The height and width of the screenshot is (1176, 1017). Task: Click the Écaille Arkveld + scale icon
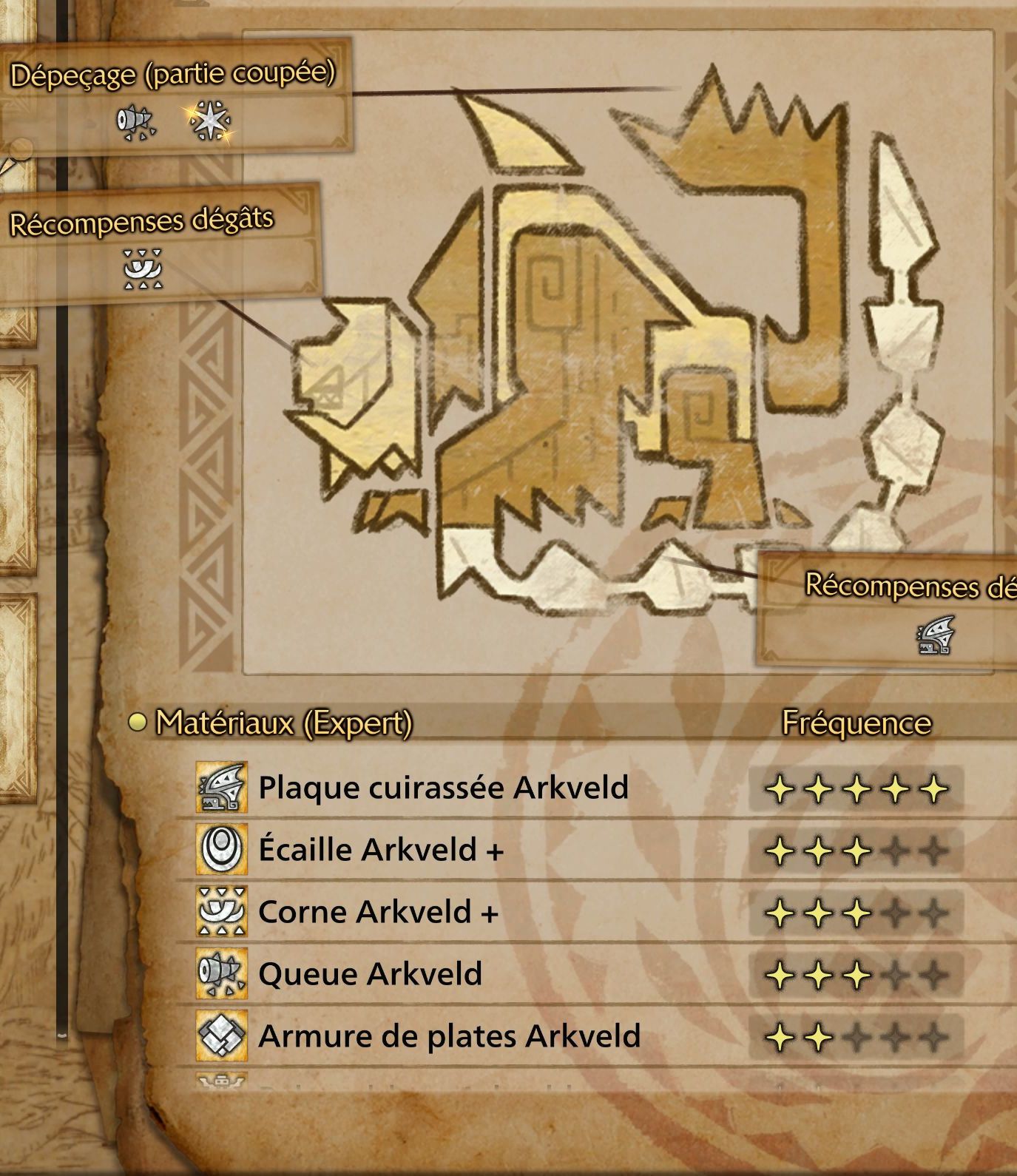coord(221,849)
